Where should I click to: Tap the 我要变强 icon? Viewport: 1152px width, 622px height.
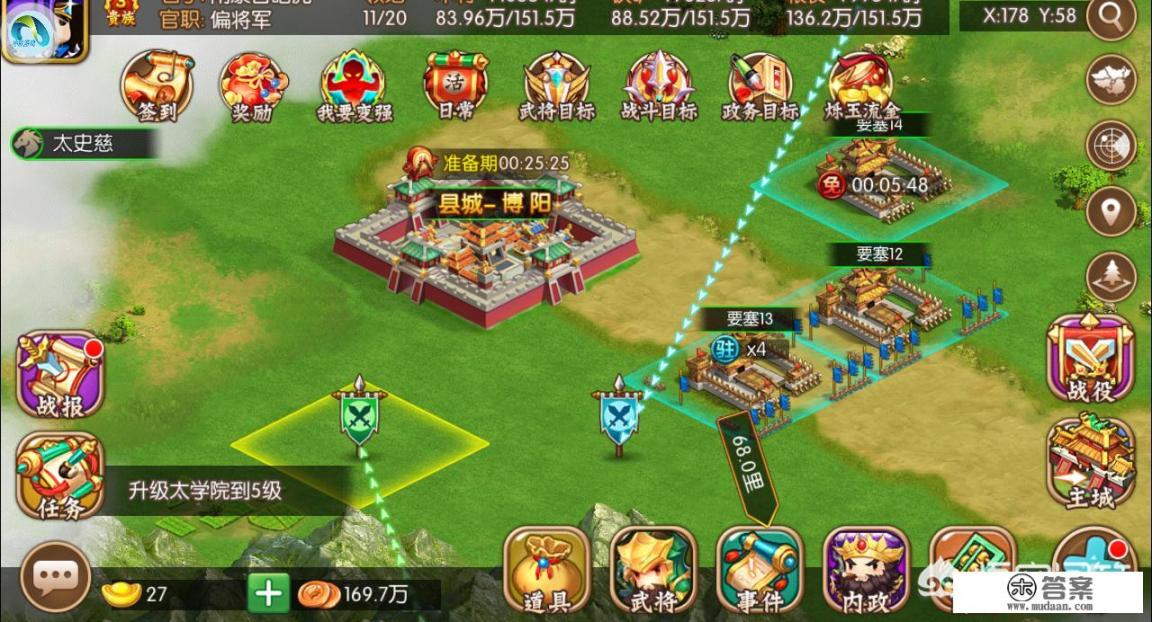(354, 86)
